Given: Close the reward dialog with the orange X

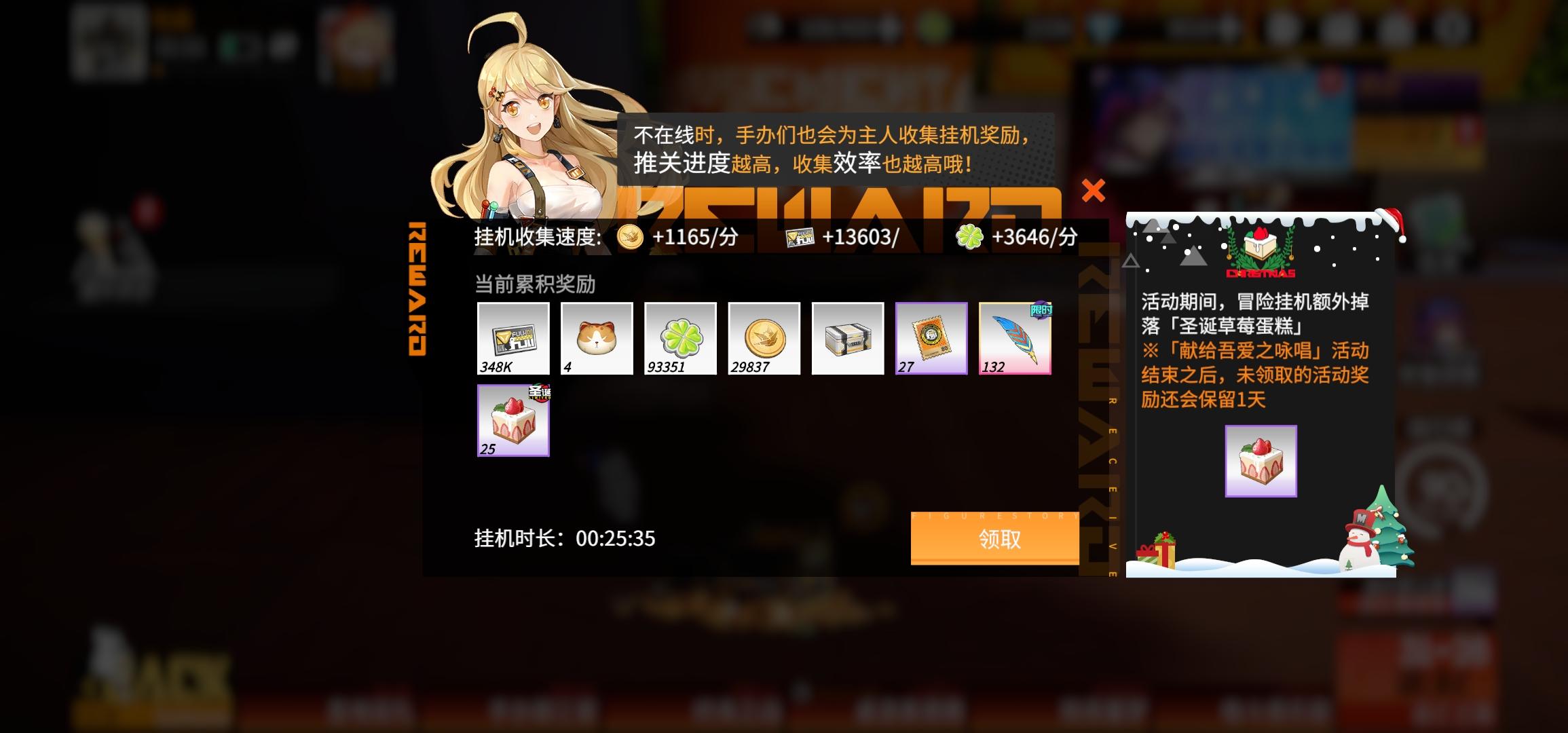Looking at the screenshot, I should coord(1094,191).
